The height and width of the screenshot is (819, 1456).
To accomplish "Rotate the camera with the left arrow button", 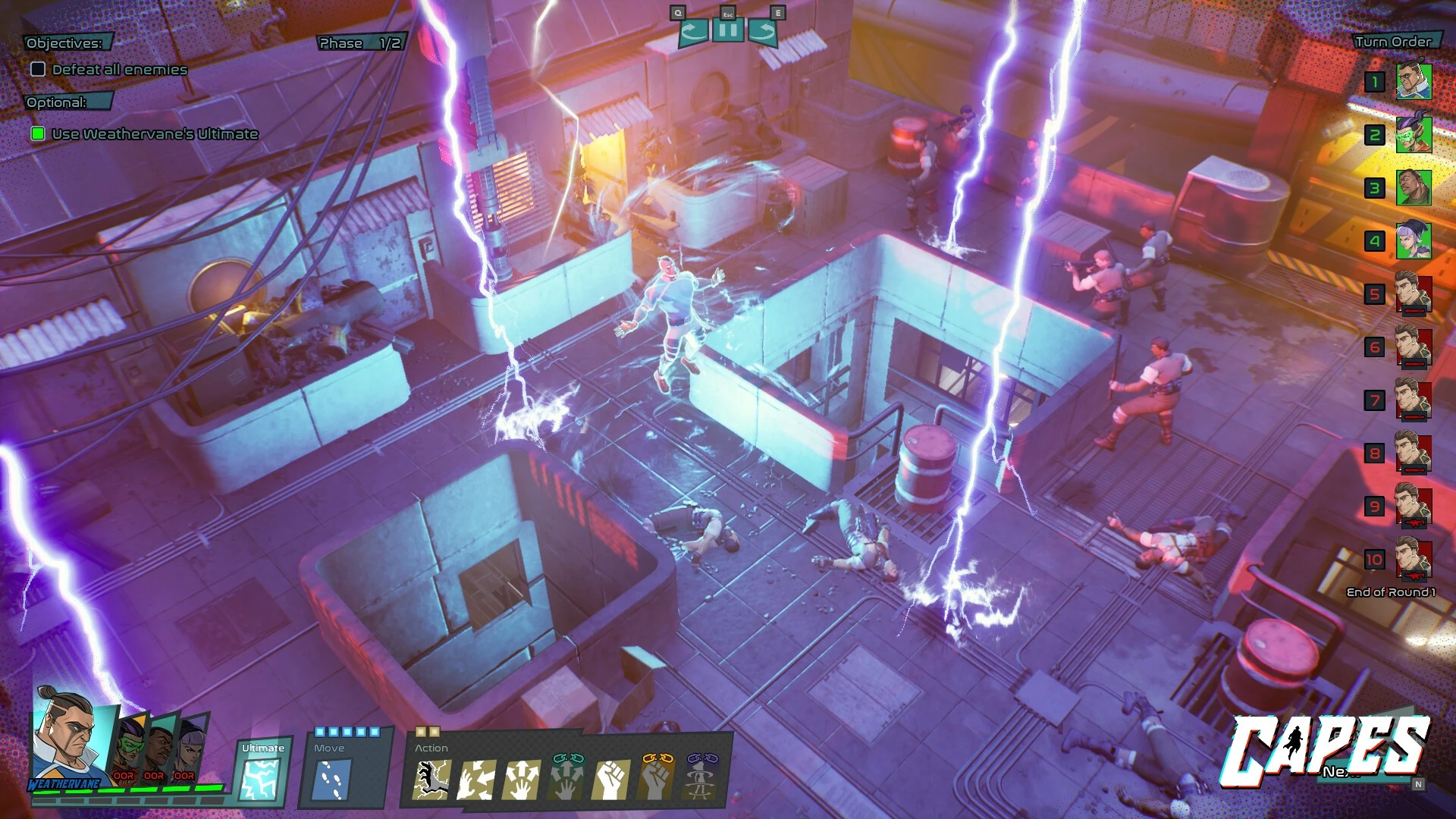I will click(x=693, y=31).
